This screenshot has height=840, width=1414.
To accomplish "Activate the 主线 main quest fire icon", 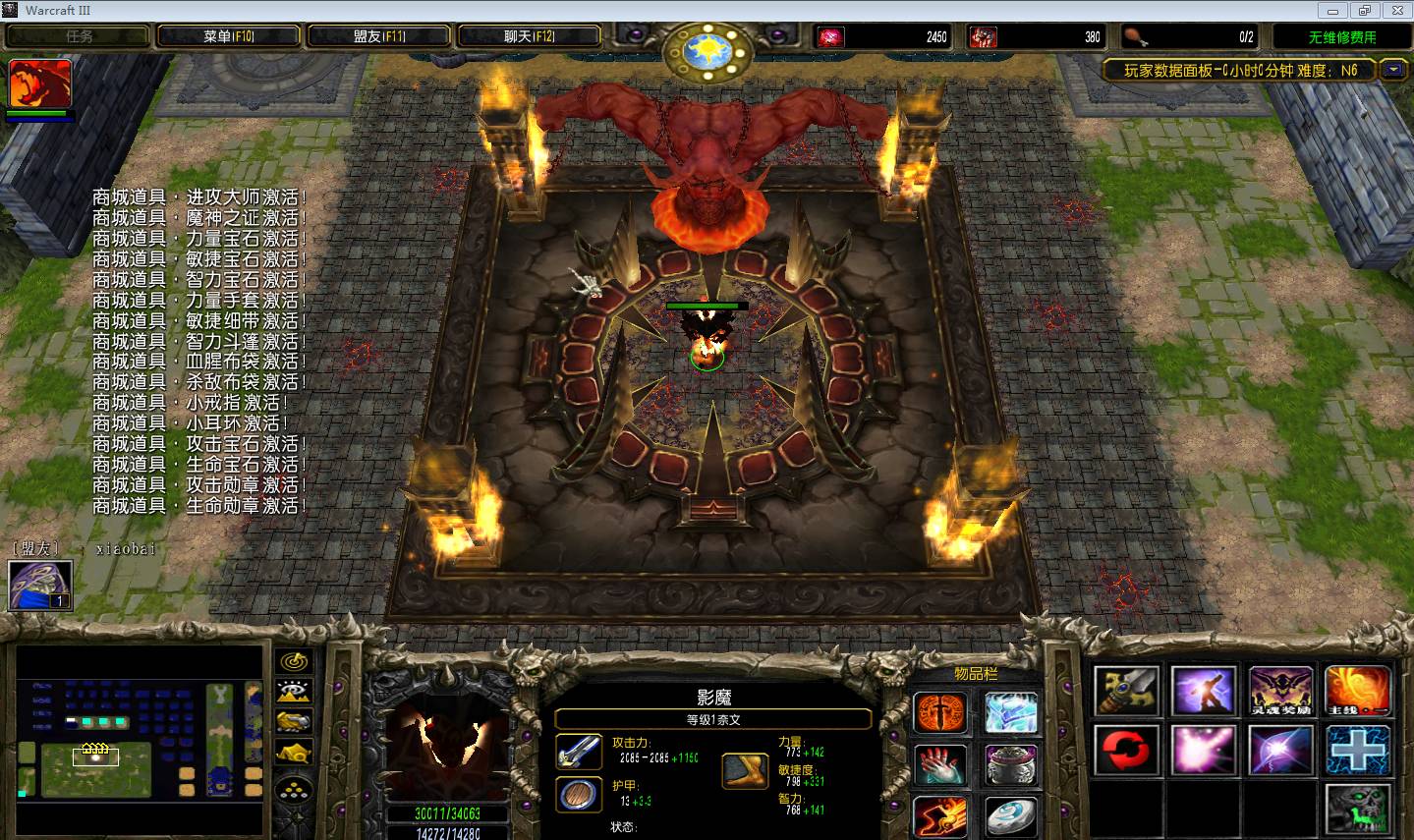I will coord(1357,691).
